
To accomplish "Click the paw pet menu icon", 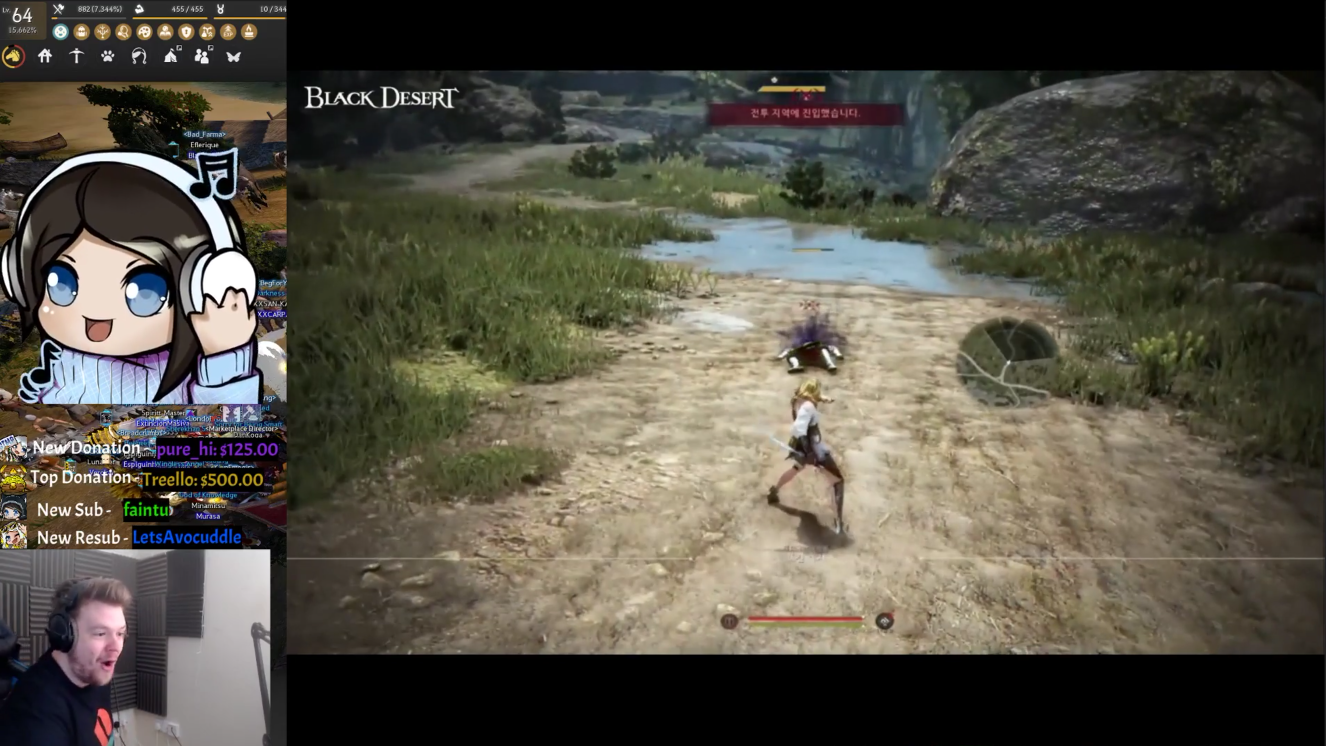I will 107,56.
